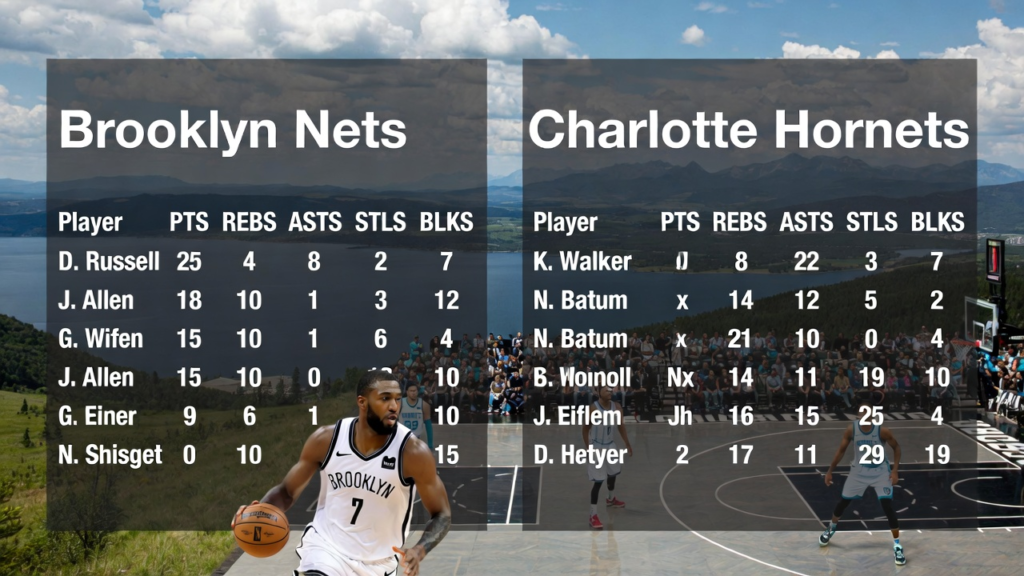Click the G. Wifen player row
The width and height of the screenshot is (1024, 576).
coord(103,339)
